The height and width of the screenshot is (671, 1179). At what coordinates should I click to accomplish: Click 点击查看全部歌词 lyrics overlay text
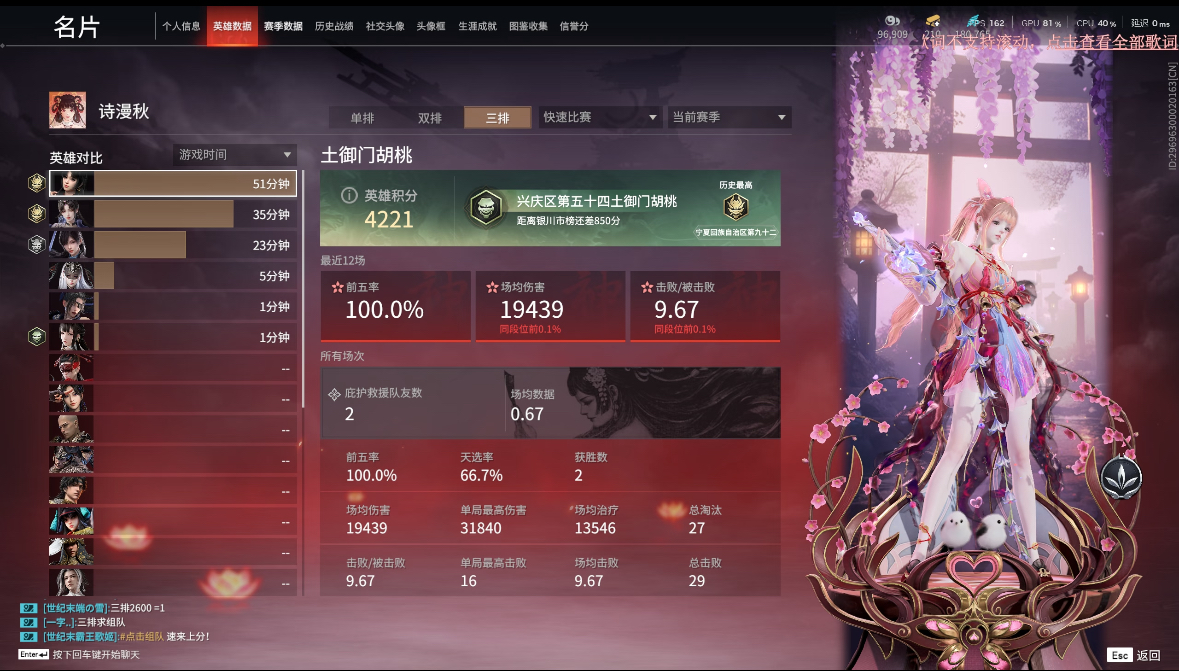1112,42
